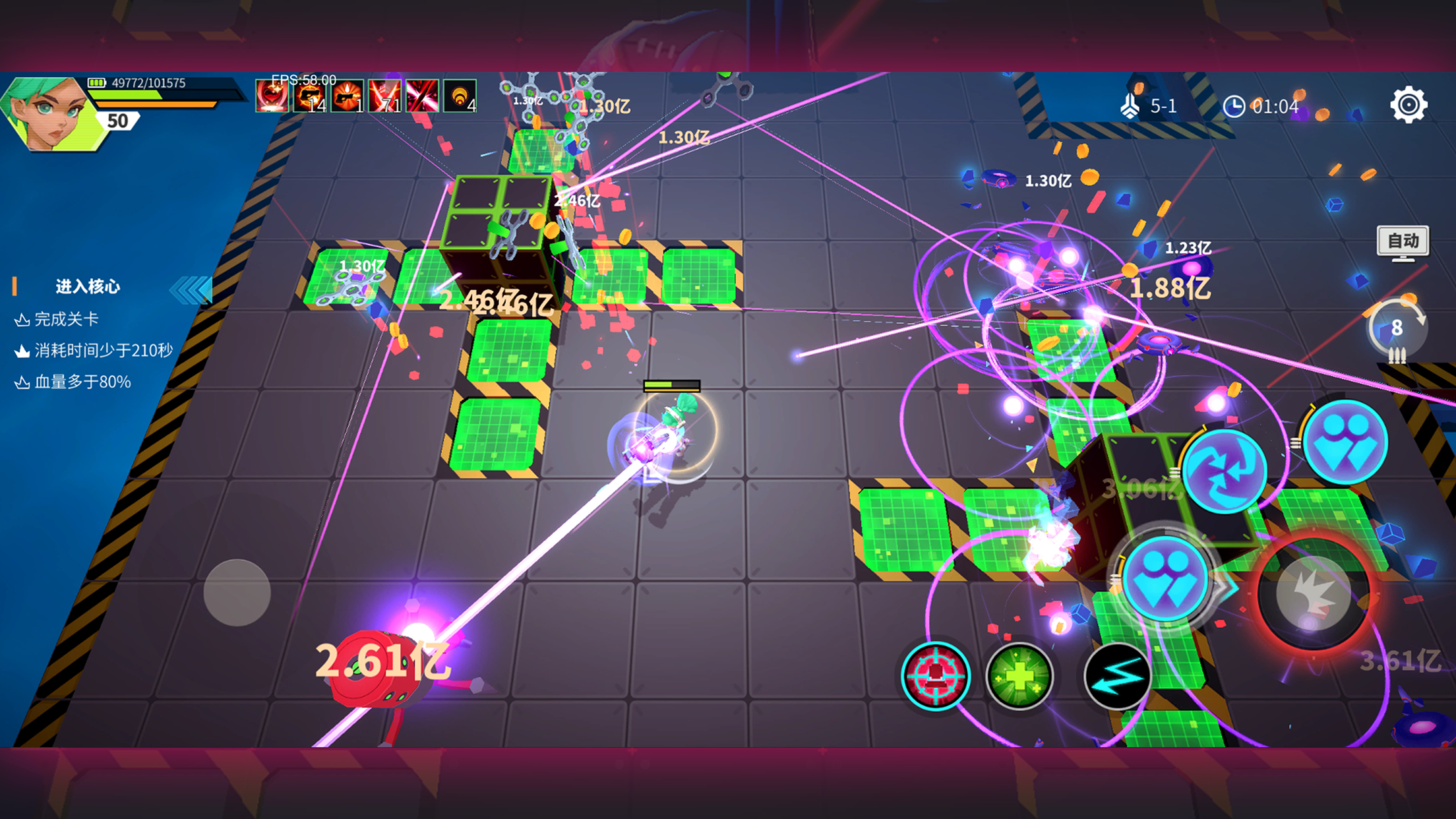Touch the virtual movement joystick
This screenshot has width=1456, height=819.
pos(237,592)
